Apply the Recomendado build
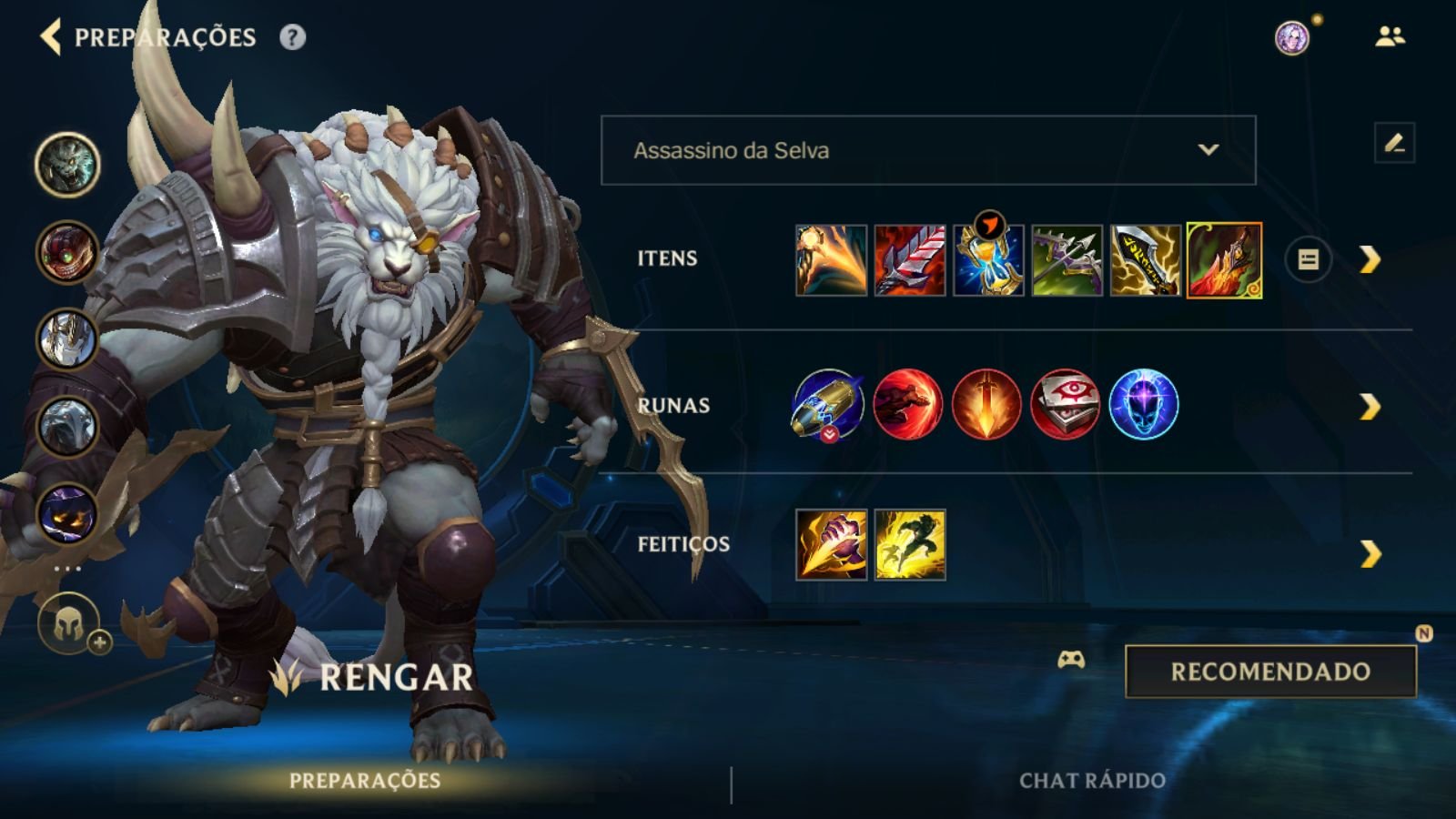The image size is (1456, 819). [x=1270, y=672]
